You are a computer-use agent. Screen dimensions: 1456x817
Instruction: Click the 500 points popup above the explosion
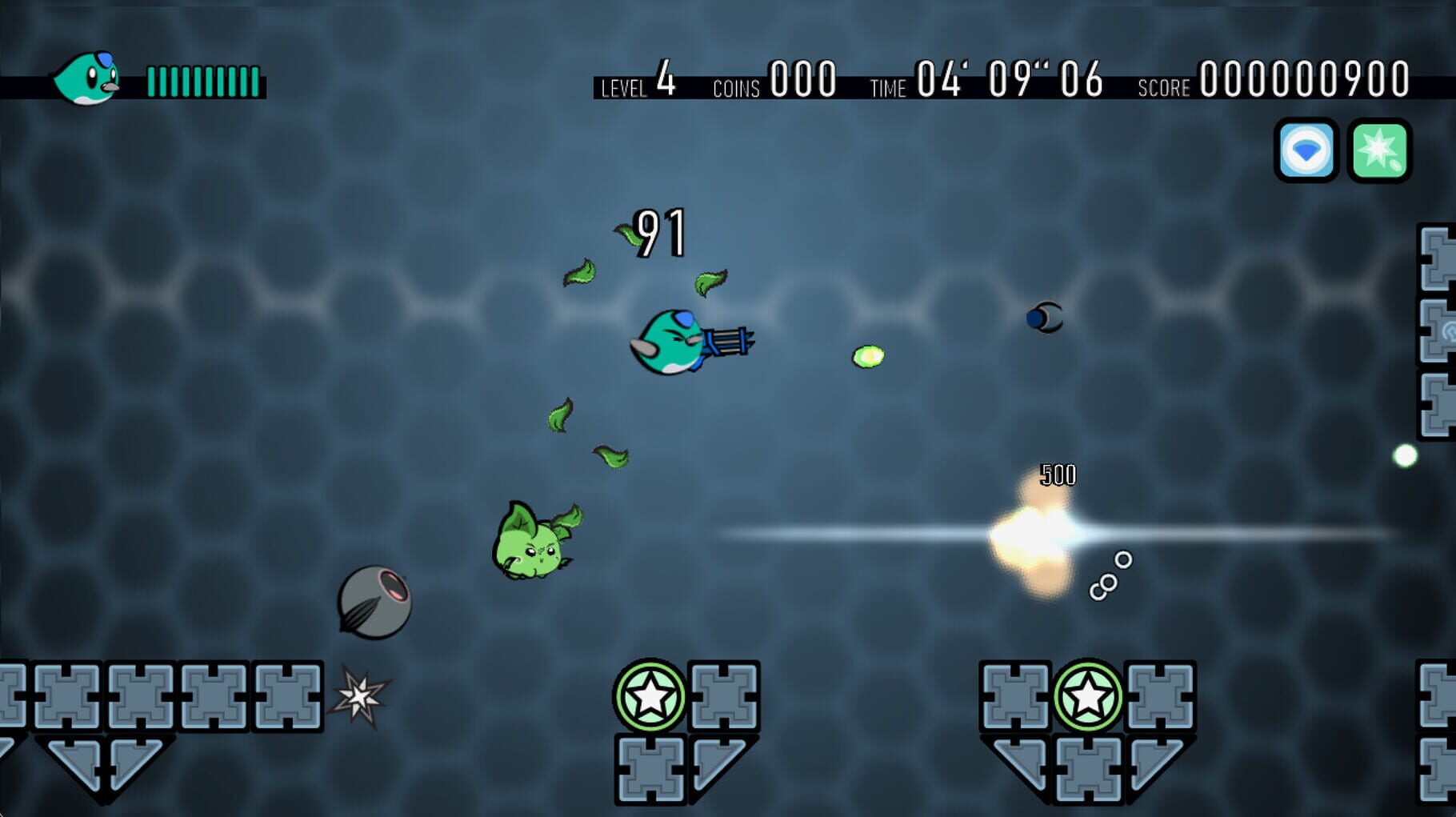tap(1058, 475)
